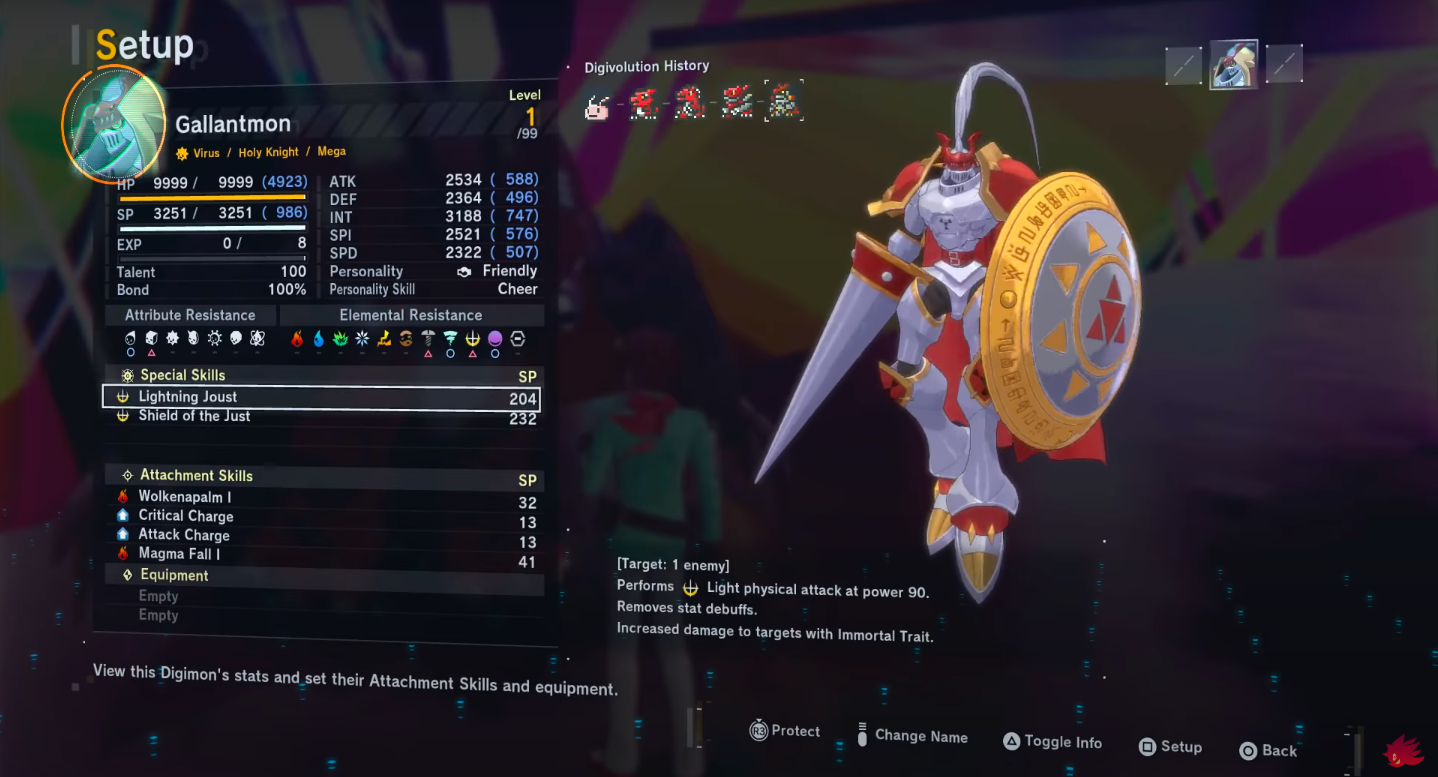Select the Dark elemental resistance icon
Viewport: 1438px width, 777px height.
tap(494, 340)
